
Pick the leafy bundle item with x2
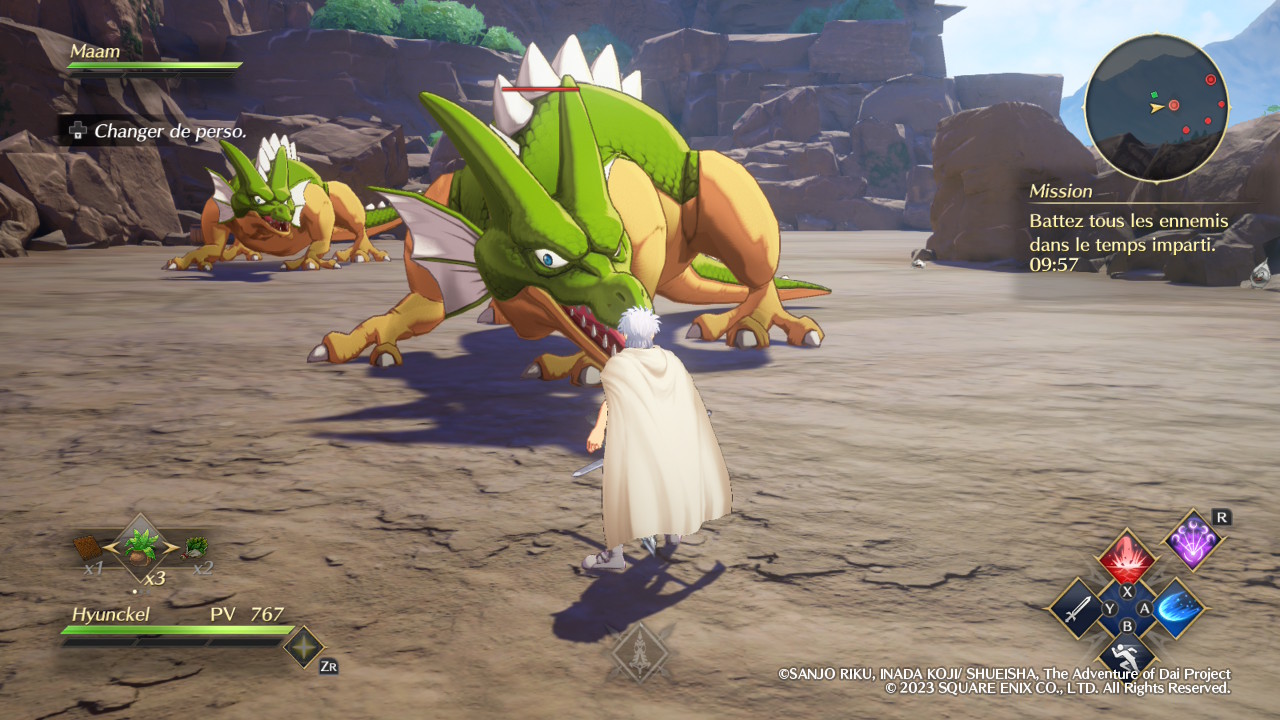(196, 546)
